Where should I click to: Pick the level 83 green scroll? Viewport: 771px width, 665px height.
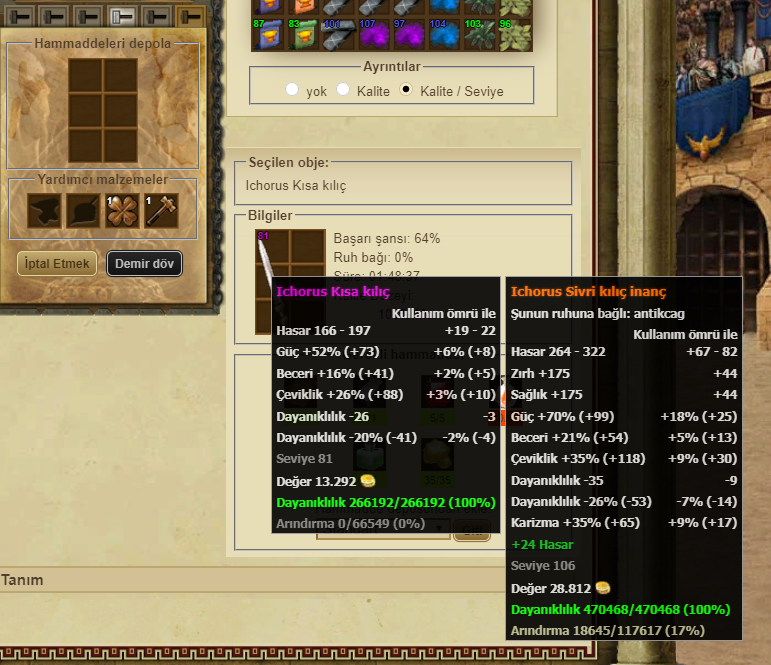coord(303,33)
